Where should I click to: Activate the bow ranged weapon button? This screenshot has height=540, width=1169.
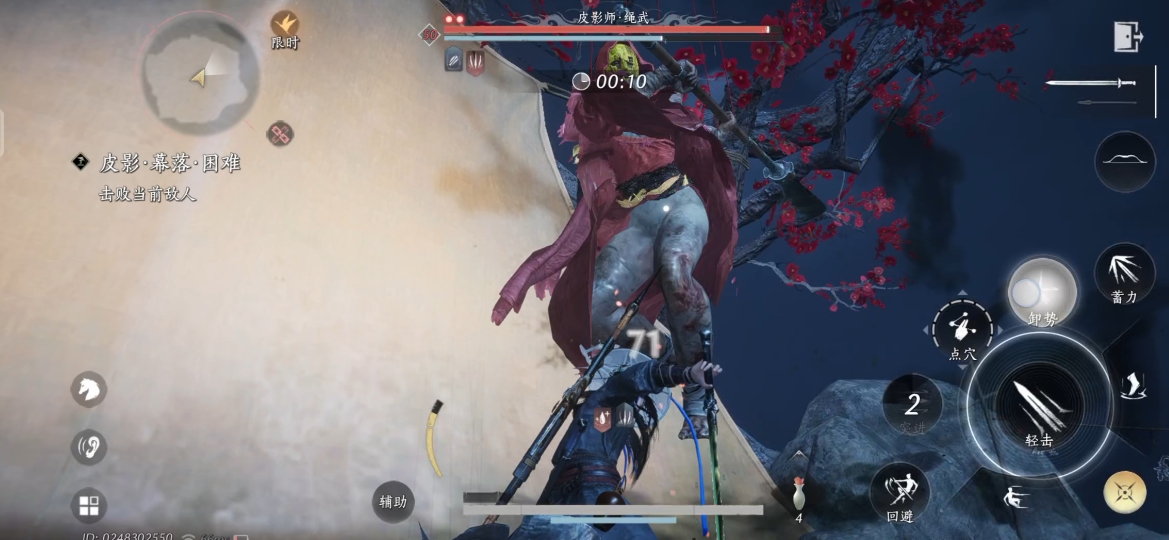point(1125,160)
